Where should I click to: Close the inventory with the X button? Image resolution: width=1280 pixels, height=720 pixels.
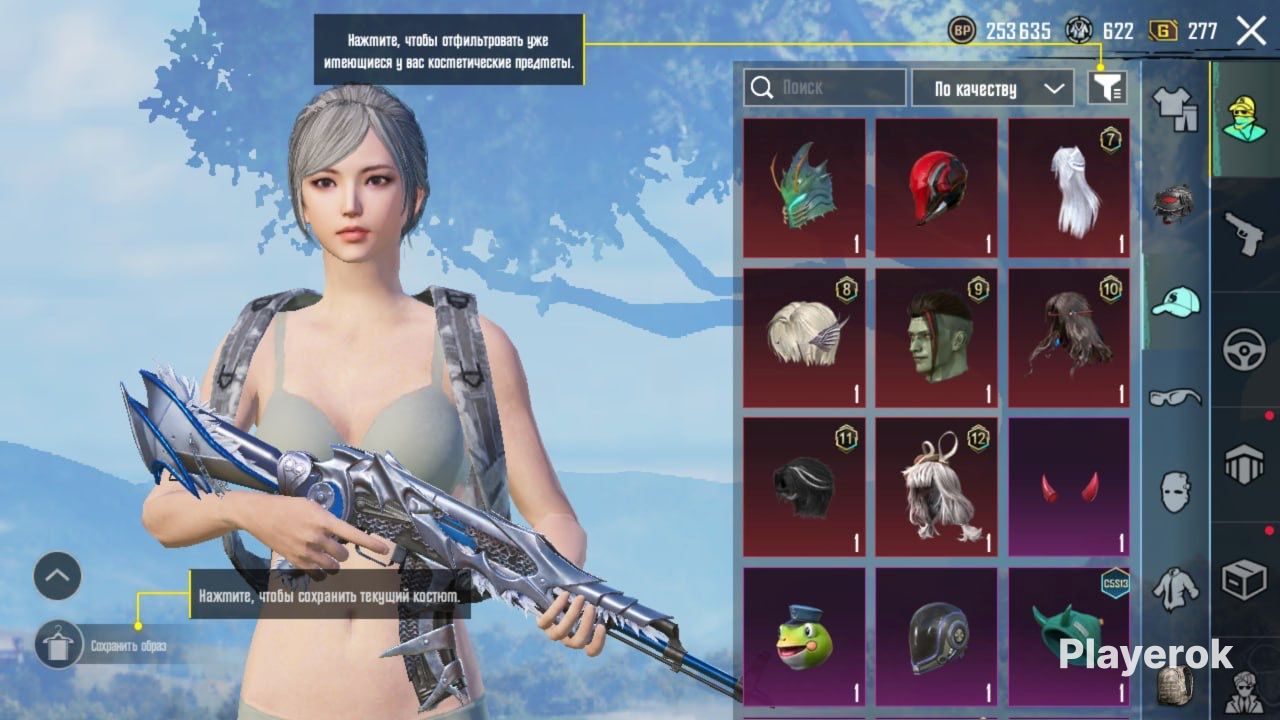[x=1251, y=31]
